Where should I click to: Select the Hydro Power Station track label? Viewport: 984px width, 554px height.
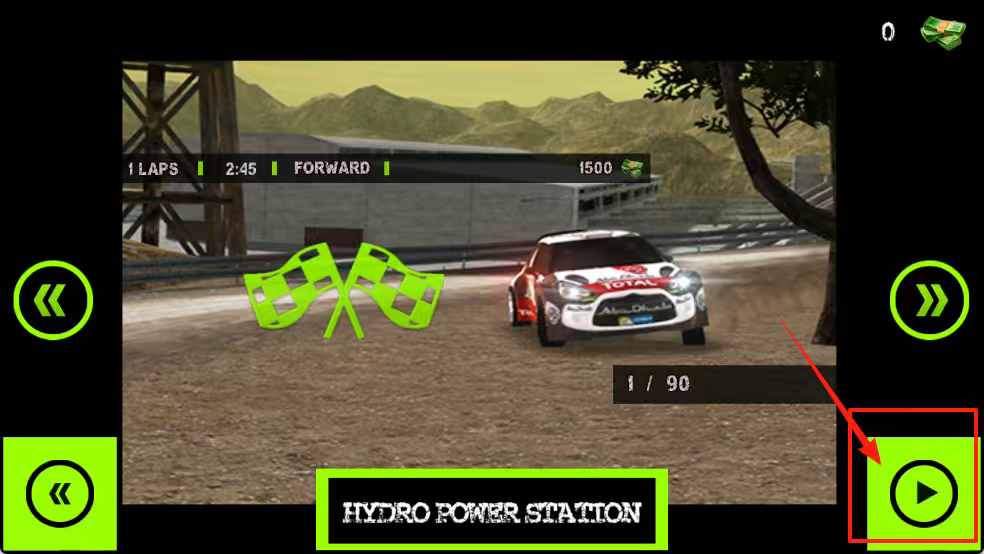click(x=491, y=513)
